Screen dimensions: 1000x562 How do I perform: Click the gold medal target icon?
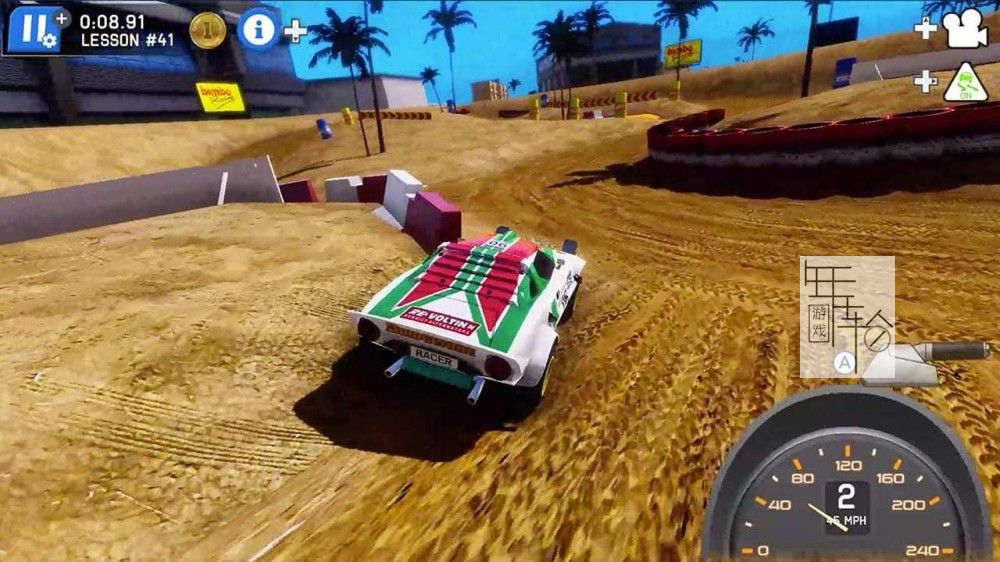[207, 30]
